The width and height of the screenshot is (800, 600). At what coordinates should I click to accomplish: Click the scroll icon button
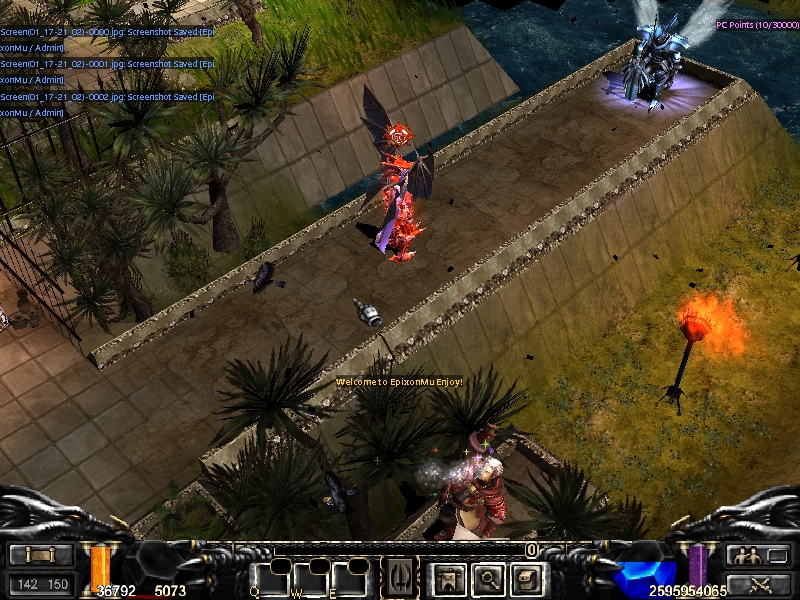pos(41,555)
